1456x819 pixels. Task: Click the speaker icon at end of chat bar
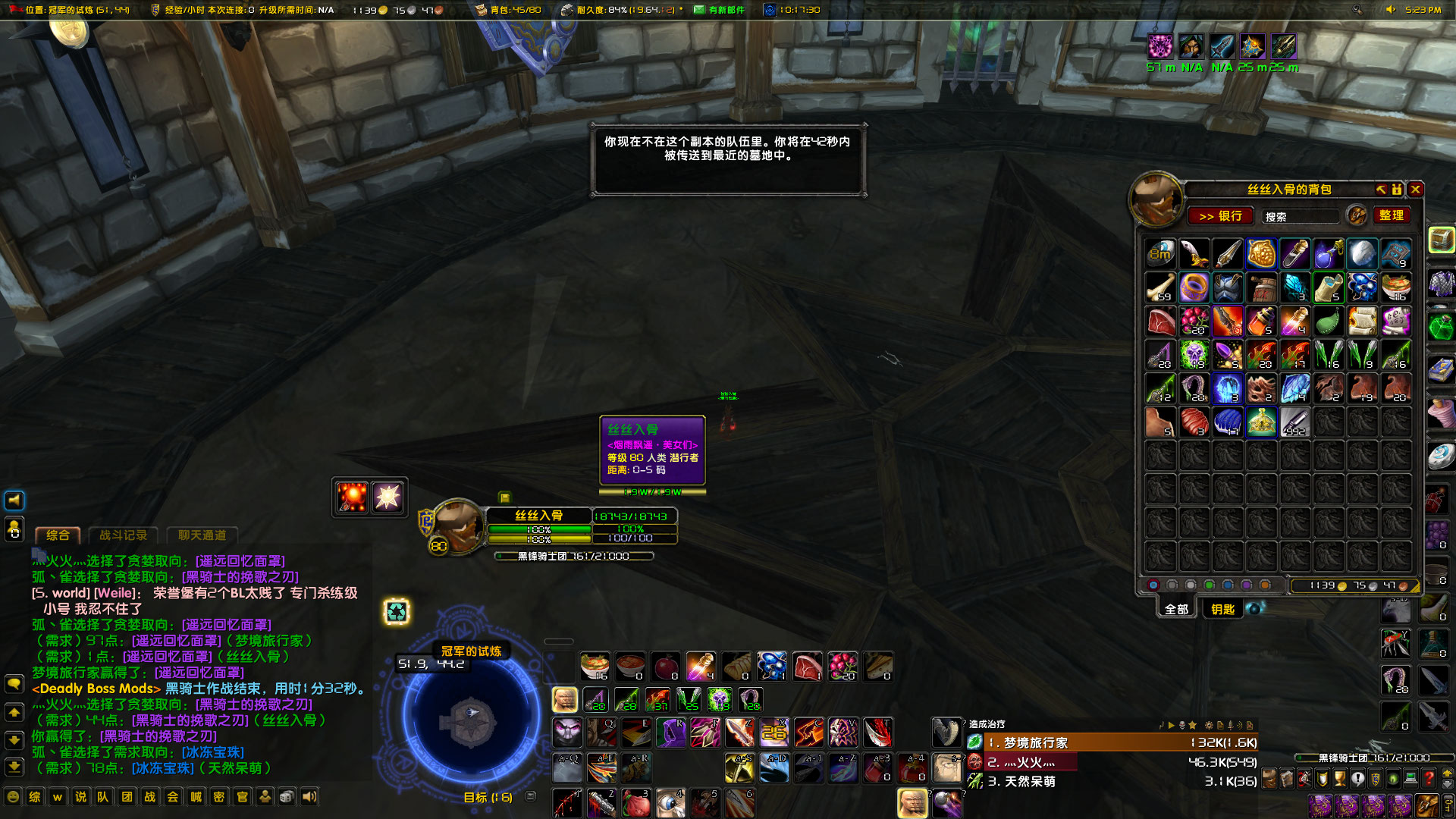(309, 797)
